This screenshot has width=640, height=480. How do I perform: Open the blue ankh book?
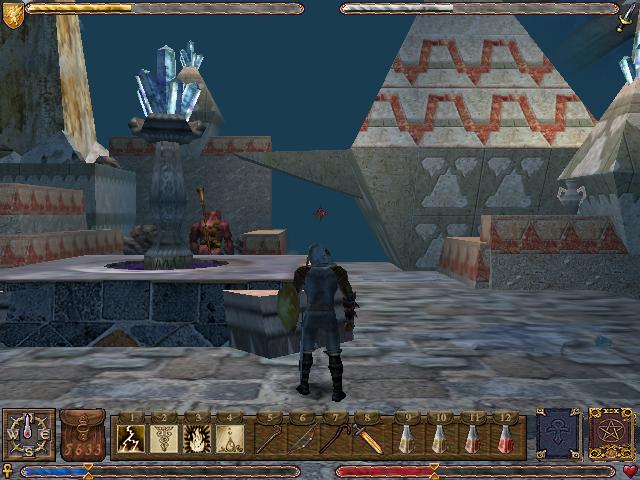(557, 435)
